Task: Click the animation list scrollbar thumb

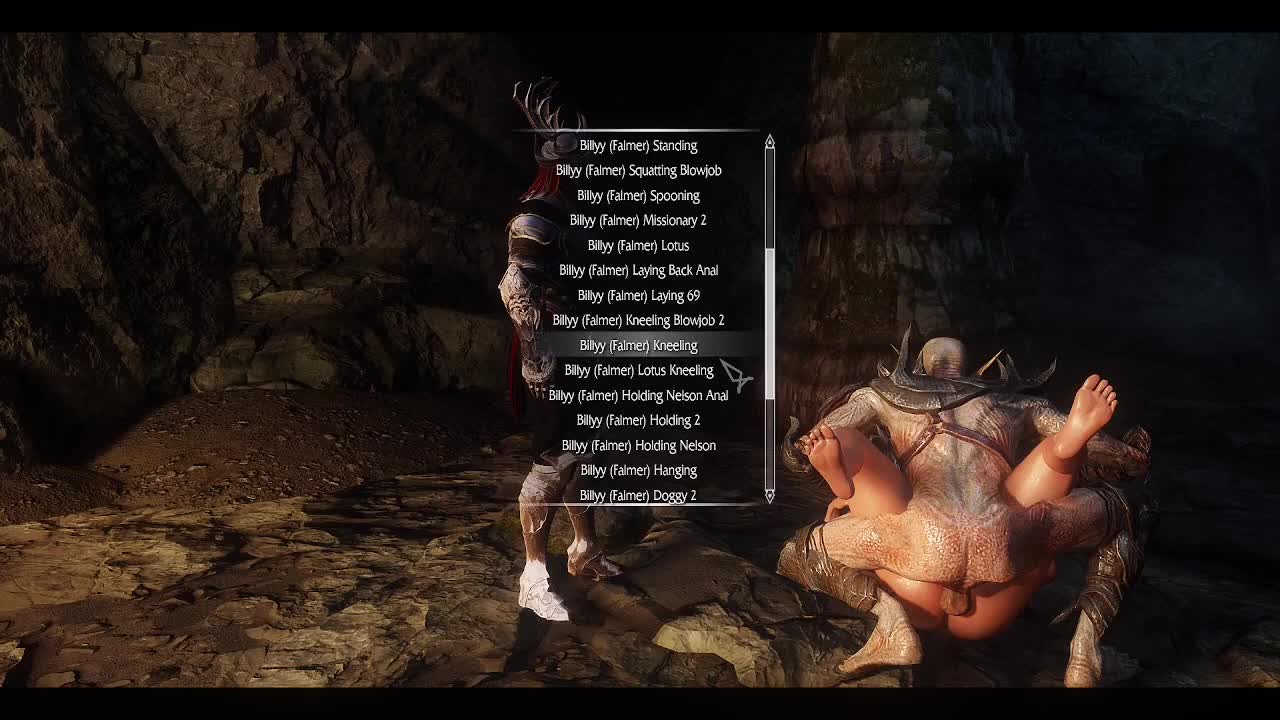Action: pyautogui.click(x=770, y=325)
